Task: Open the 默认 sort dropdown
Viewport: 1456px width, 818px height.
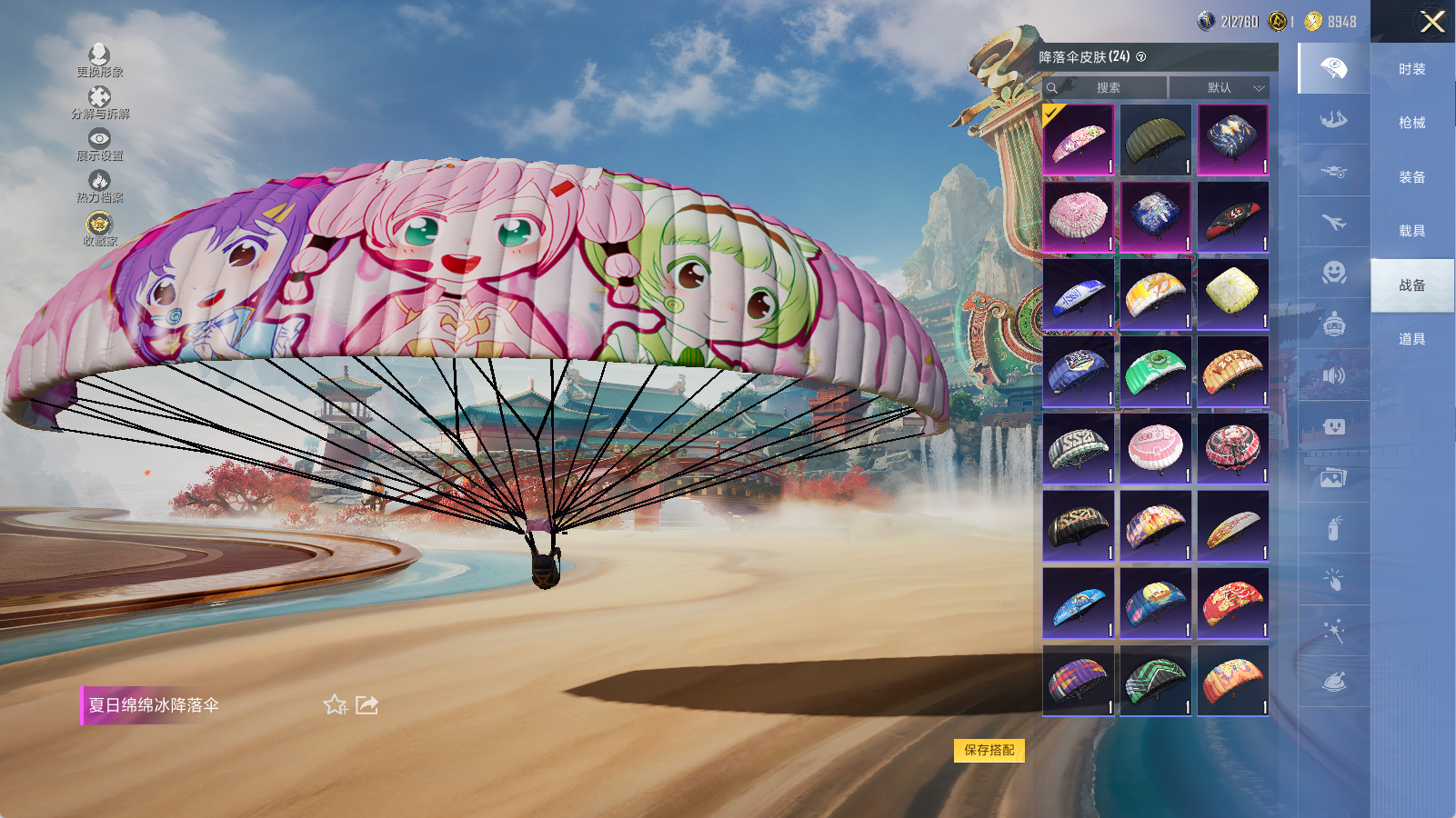Action: click(1220, 88)
